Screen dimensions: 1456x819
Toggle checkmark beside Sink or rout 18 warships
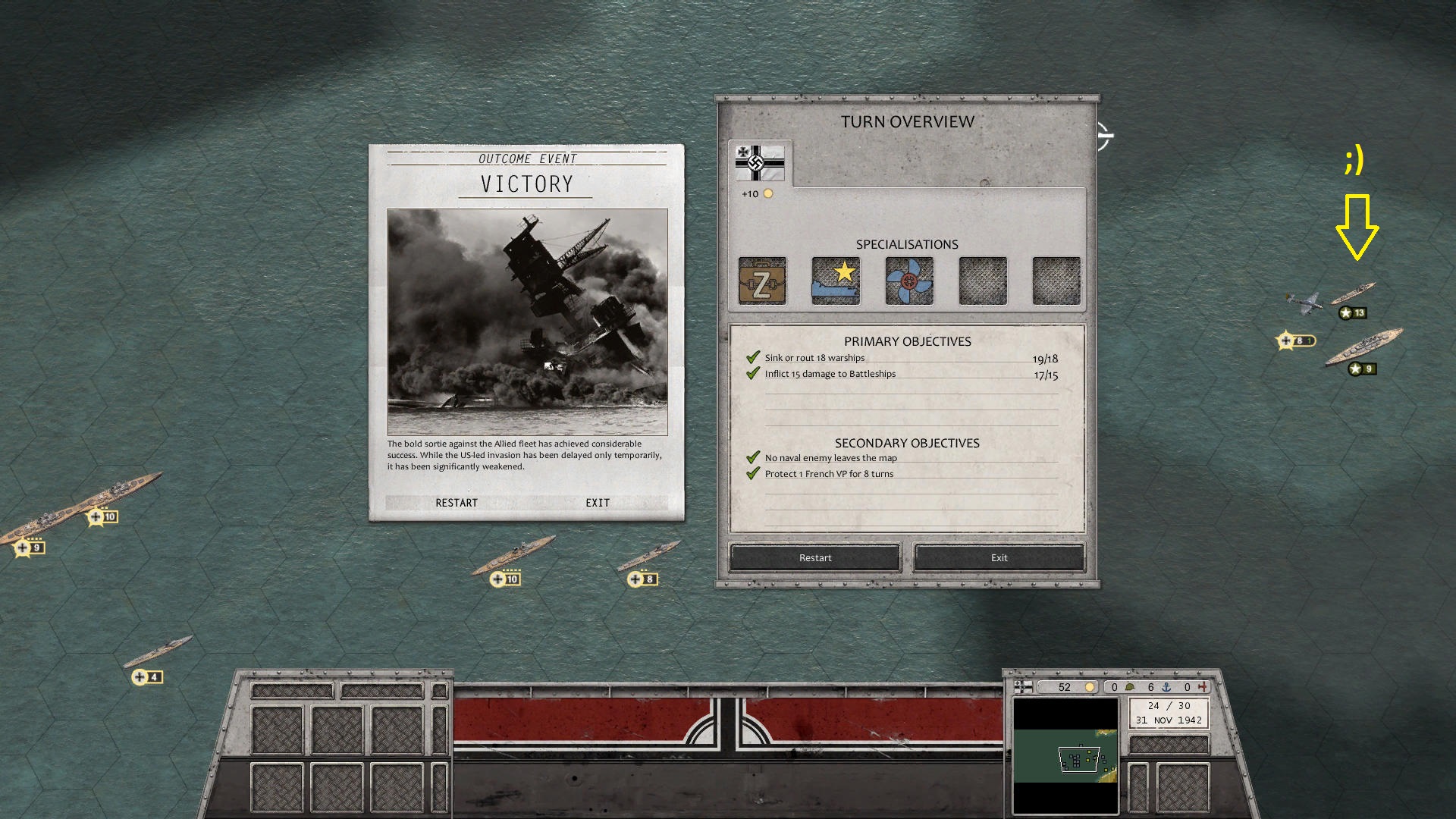pyautogui.click(x=752, y=356)
